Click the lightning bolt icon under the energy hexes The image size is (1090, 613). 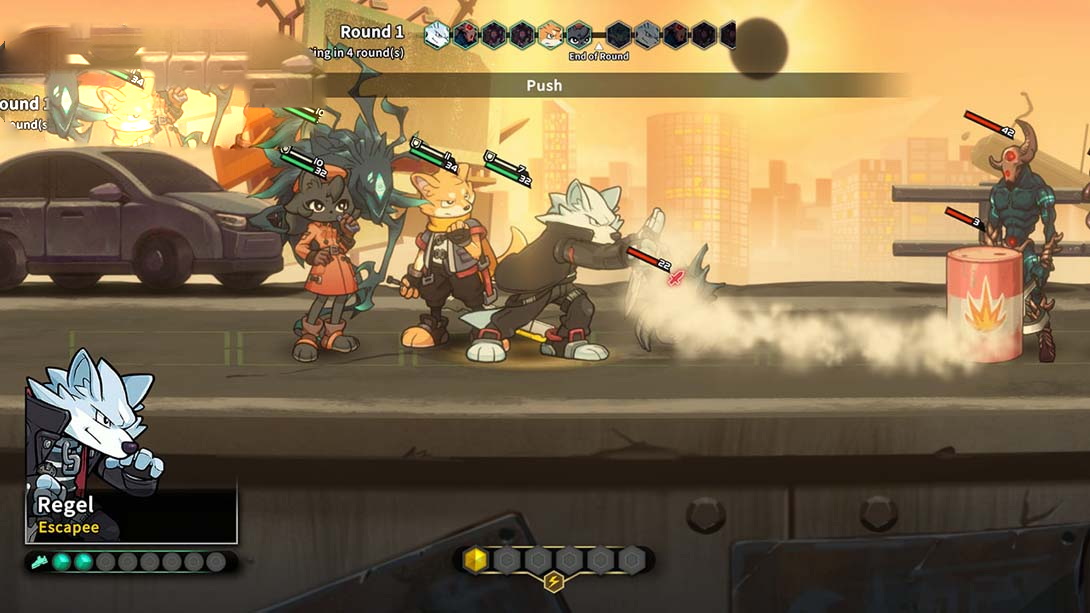click(553, 582)
